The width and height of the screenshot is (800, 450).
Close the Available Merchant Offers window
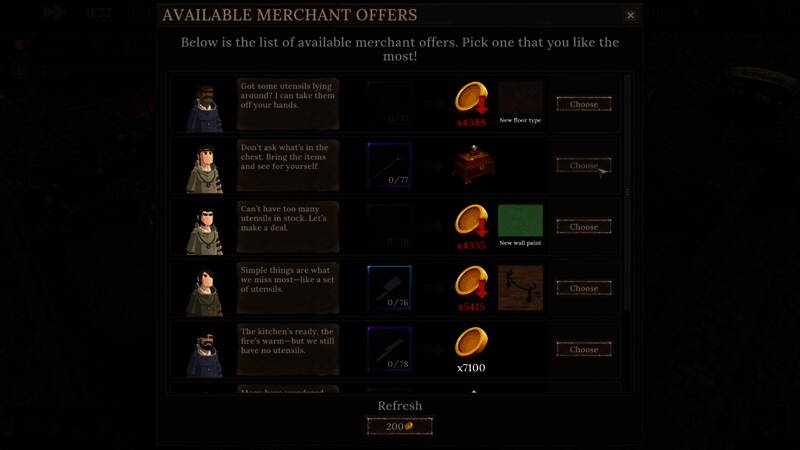point(630,15)
